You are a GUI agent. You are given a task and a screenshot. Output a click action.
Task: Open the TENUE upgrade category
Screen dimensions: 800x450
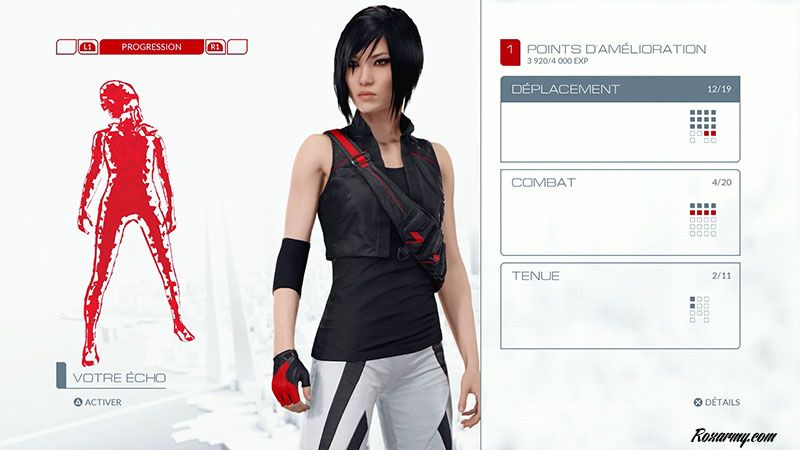[x=620, y=305]
